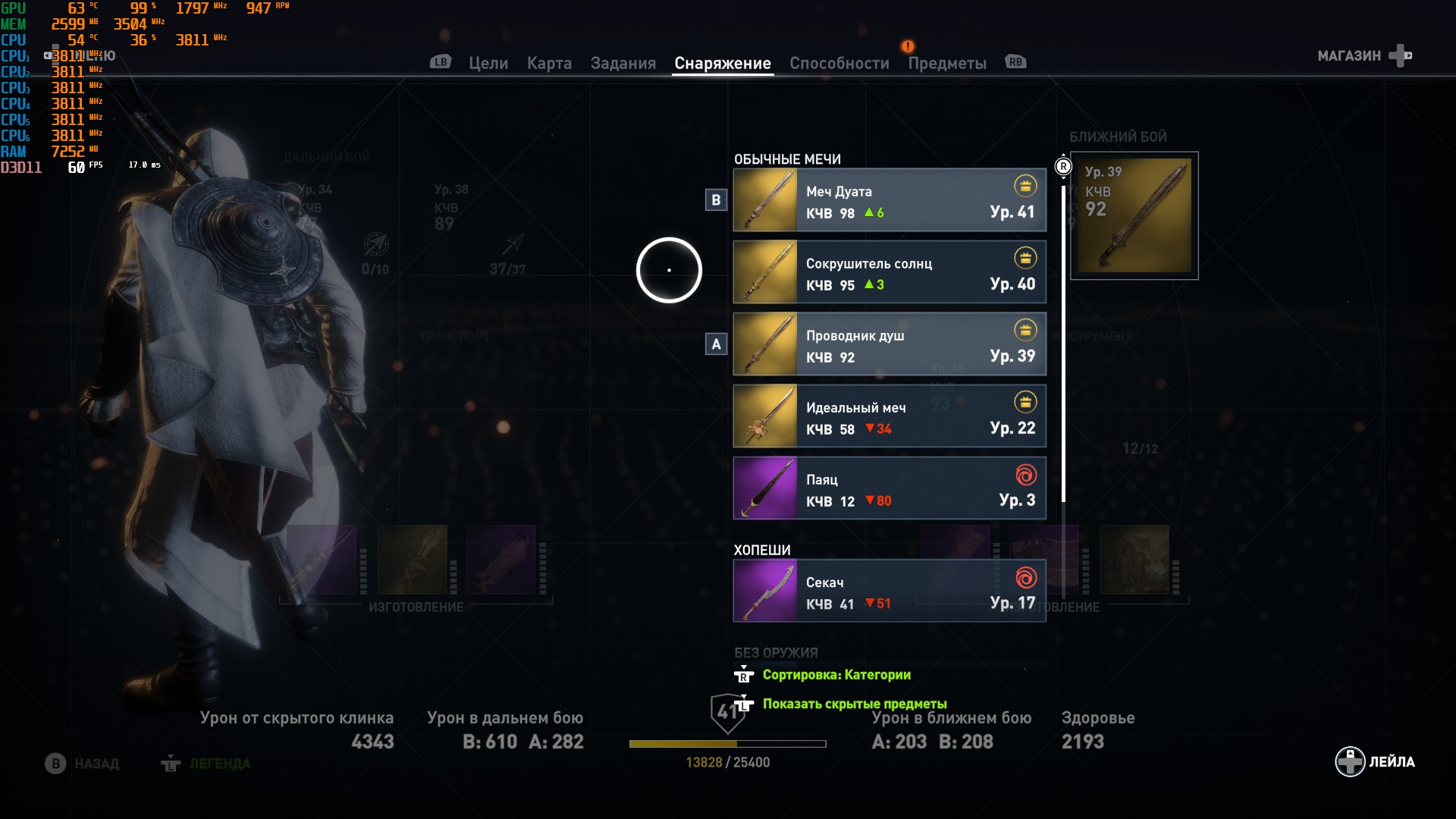This screenshot has width=1456, height=819.
Task: Go back with the Назад button
Action: (x=83, y=764)
